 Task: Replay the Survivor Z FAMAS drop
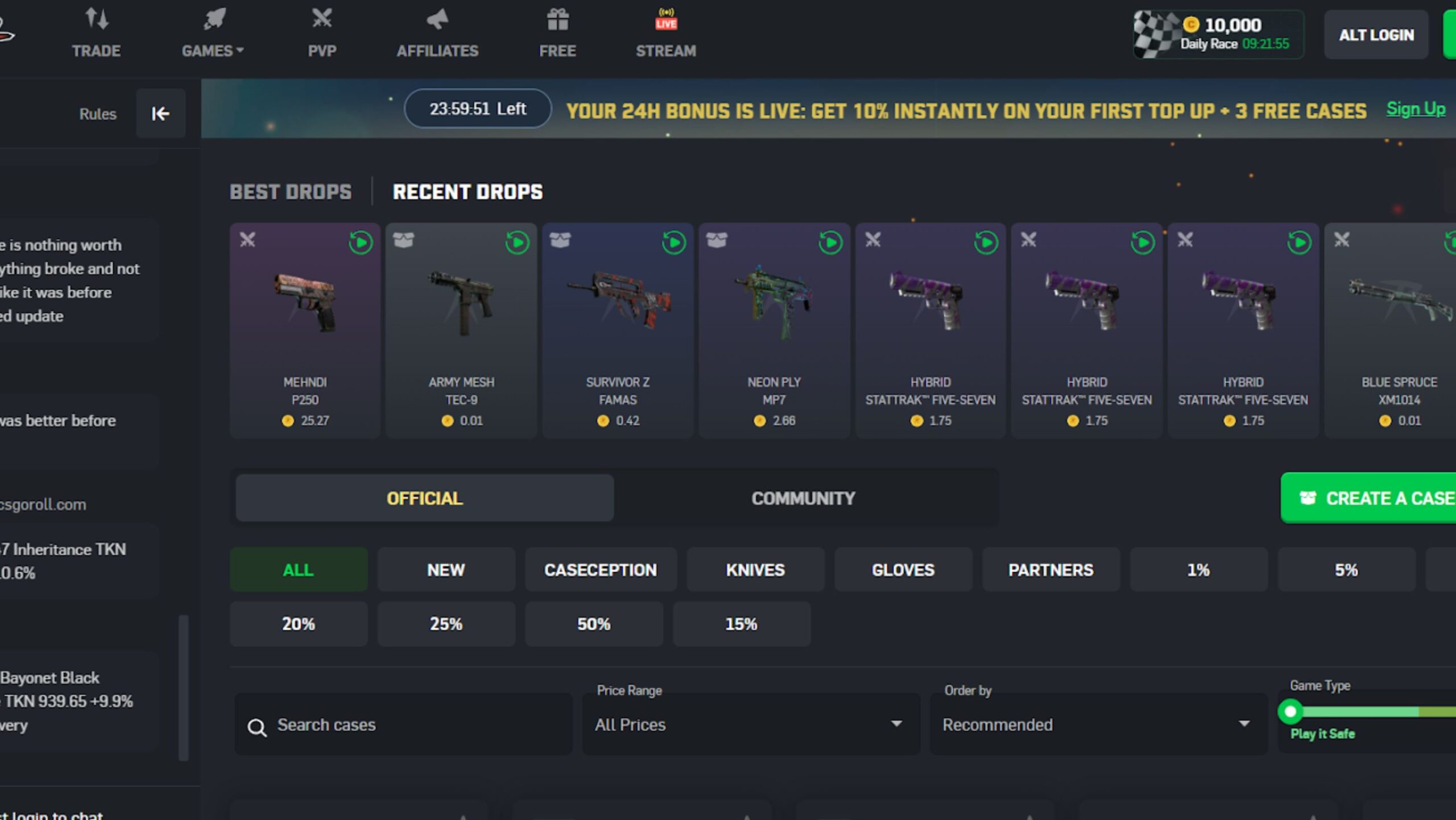click(673, 243)
